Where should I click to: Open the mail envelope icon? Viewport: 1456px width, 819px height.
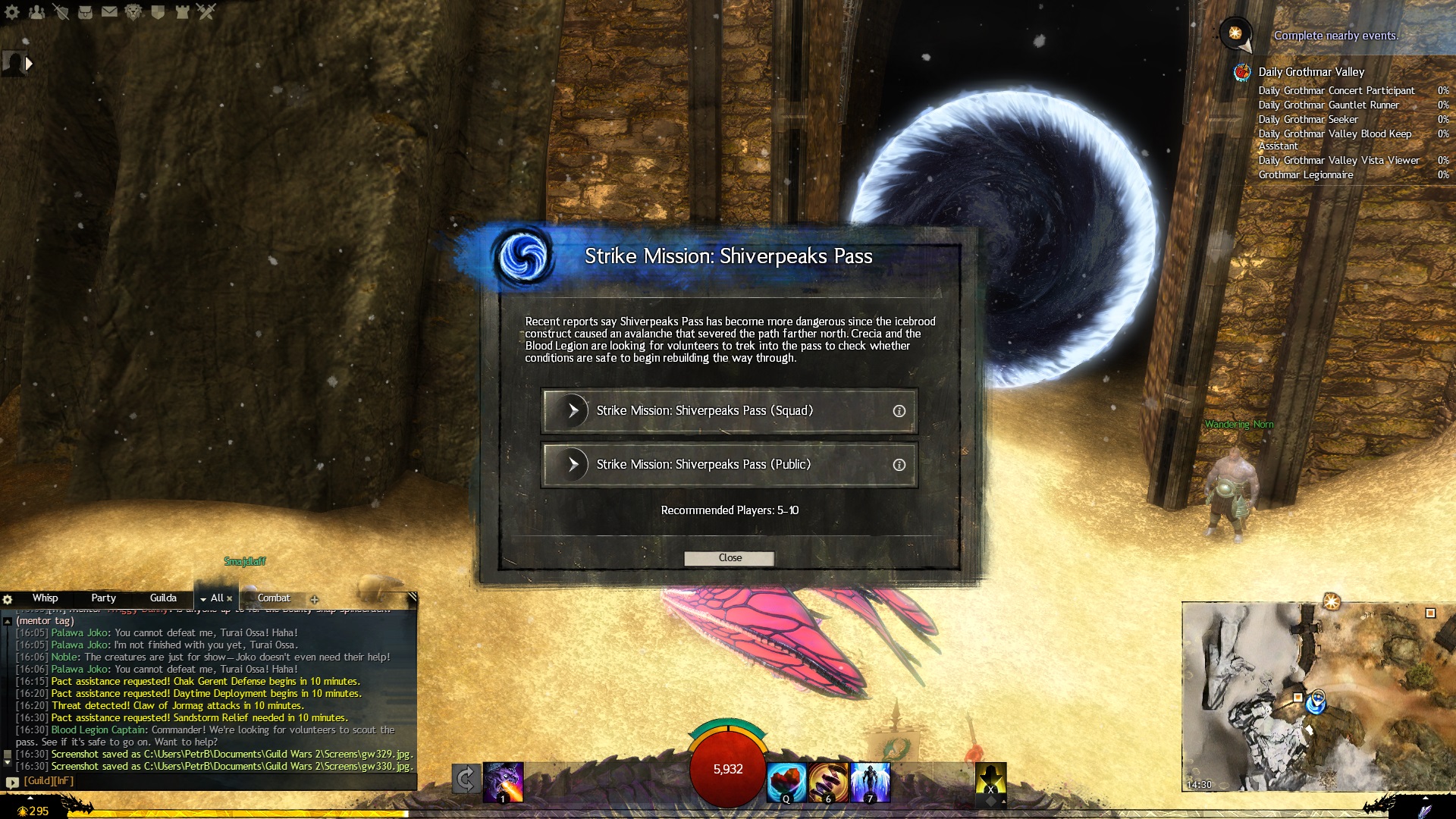pos(109,12)
